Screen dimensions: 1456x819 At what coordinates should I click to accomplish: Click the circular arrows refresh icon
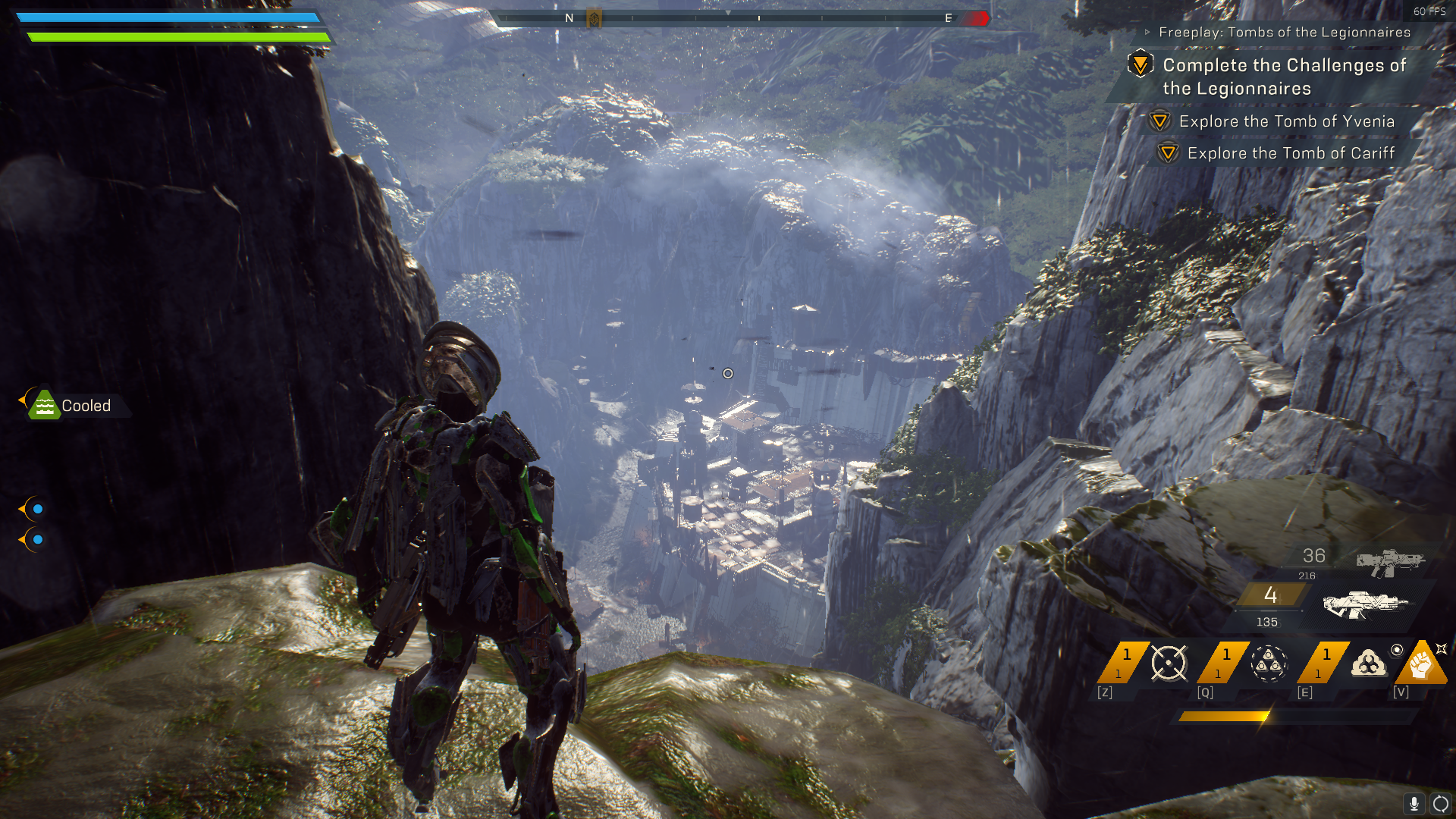pos(1440,803)
